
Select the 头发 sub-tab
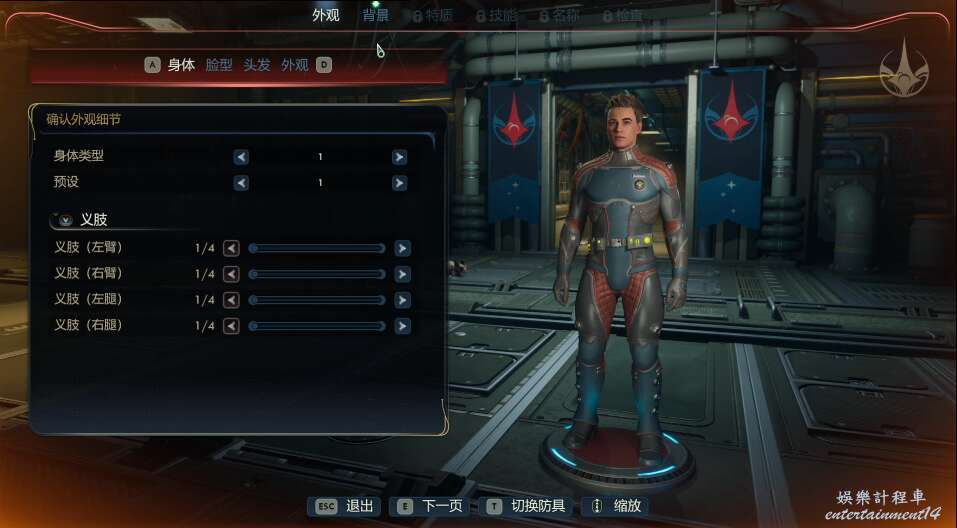pyautogui.click(x=257, y=65)
